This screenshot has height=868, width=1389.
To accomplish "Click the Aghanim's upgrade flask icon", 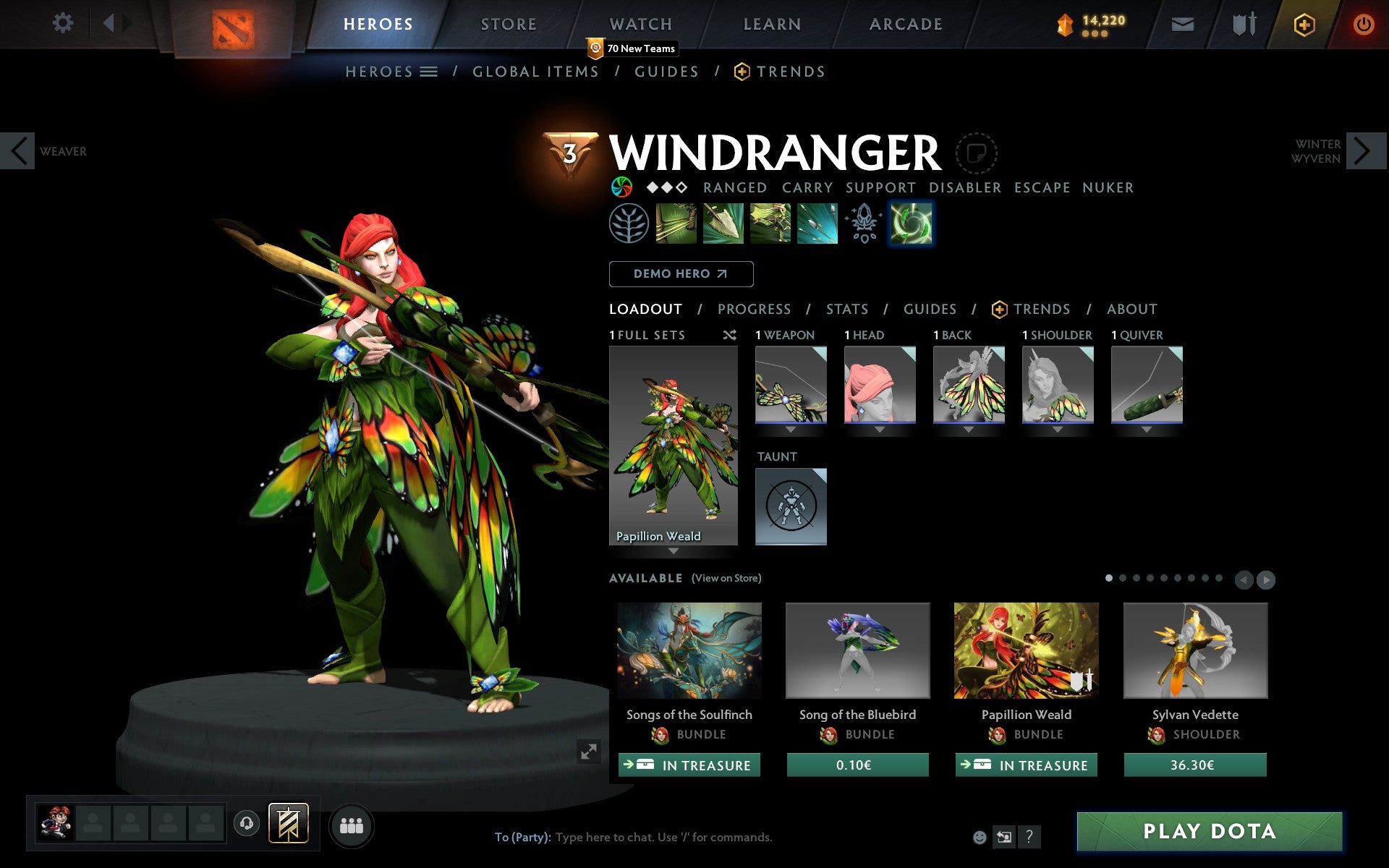I will click(x=862, y=224).
